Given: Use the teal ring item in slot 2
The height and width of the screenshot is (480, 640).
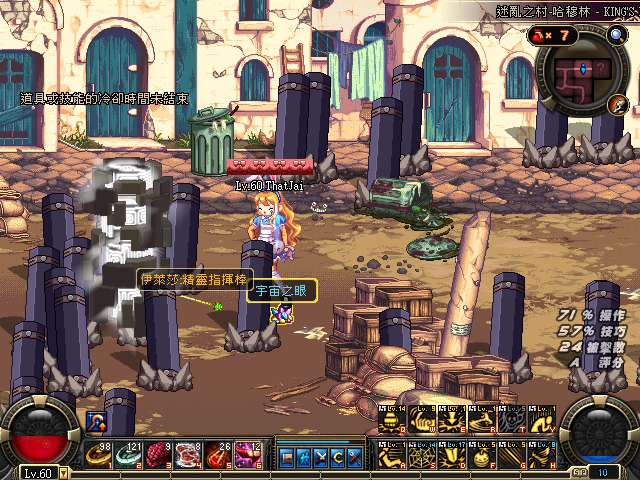Looking at the screenshot, I should [x=130, y=455].
